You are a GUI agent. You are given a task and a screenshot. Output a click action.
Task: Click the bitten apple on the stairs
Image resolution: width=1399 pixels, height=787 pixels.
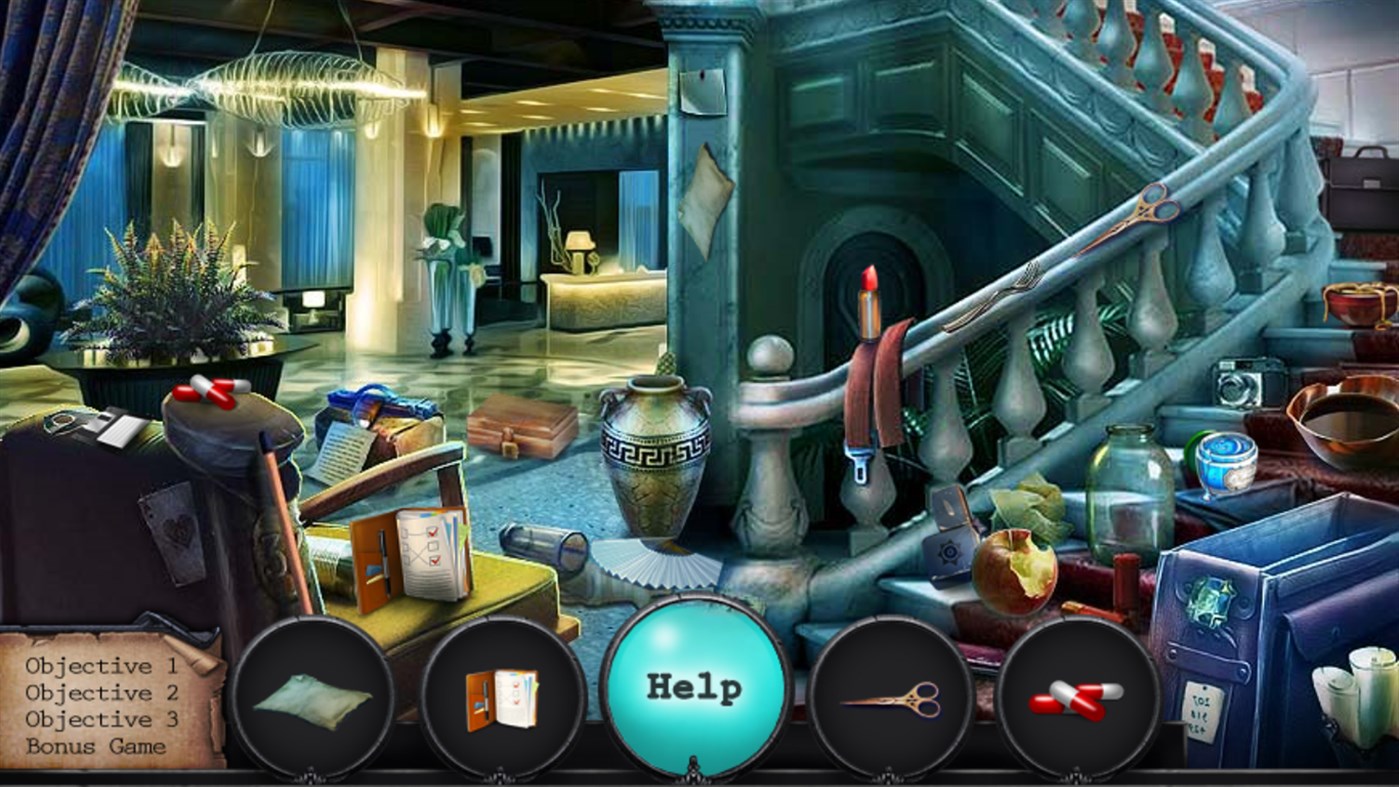click(1013, 564)
